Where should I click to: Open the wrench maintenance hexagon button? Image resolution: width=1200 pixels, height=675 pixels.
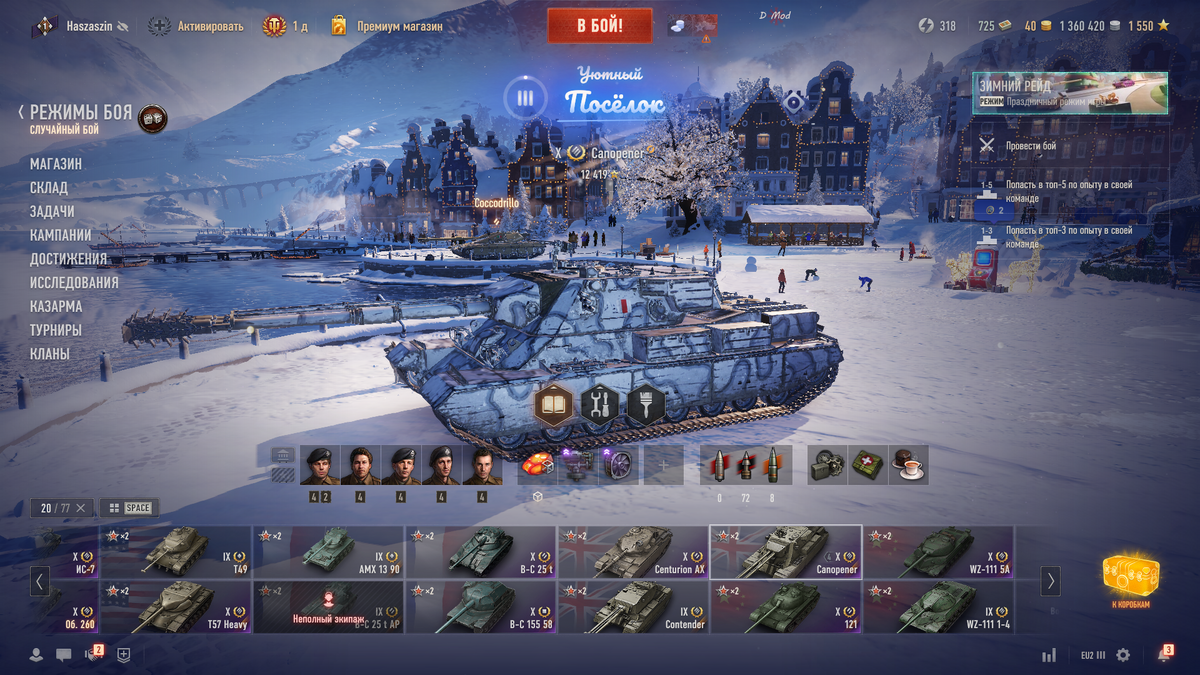[x=600, y=405]
